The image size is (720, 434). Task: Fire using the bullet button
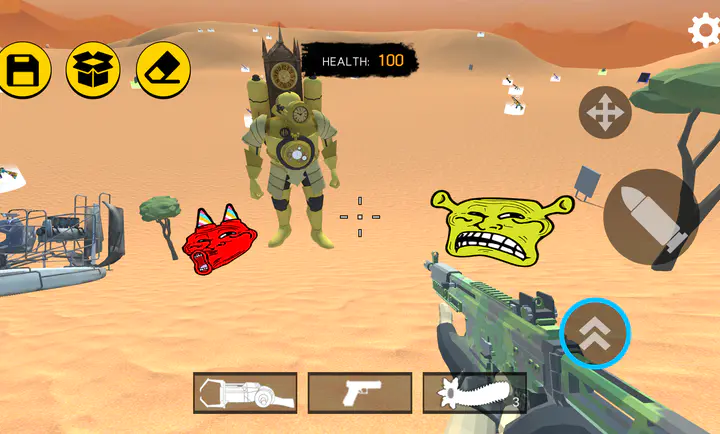tap(657, 219)
